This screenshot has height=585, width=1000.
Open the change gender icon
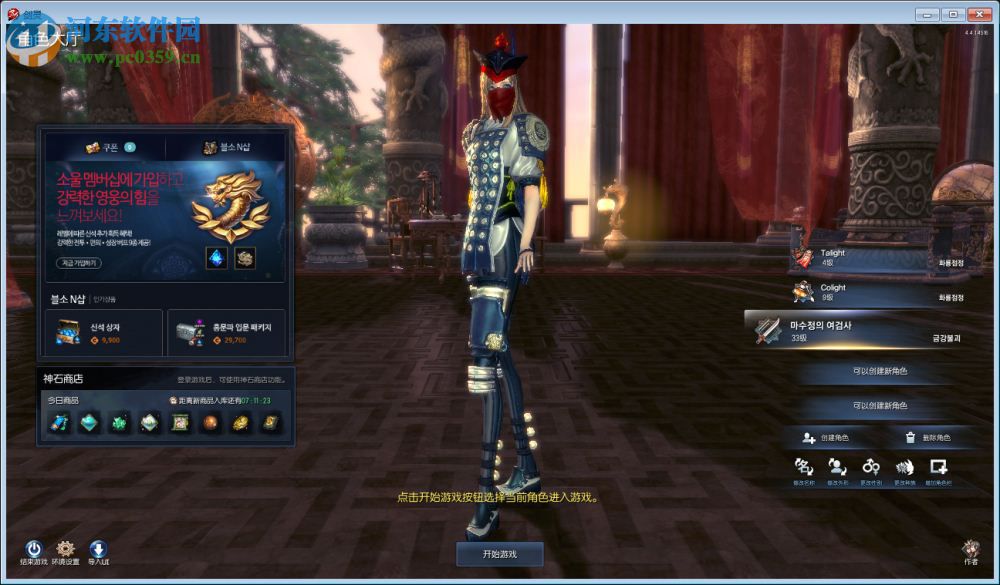[x=871, y=469]
